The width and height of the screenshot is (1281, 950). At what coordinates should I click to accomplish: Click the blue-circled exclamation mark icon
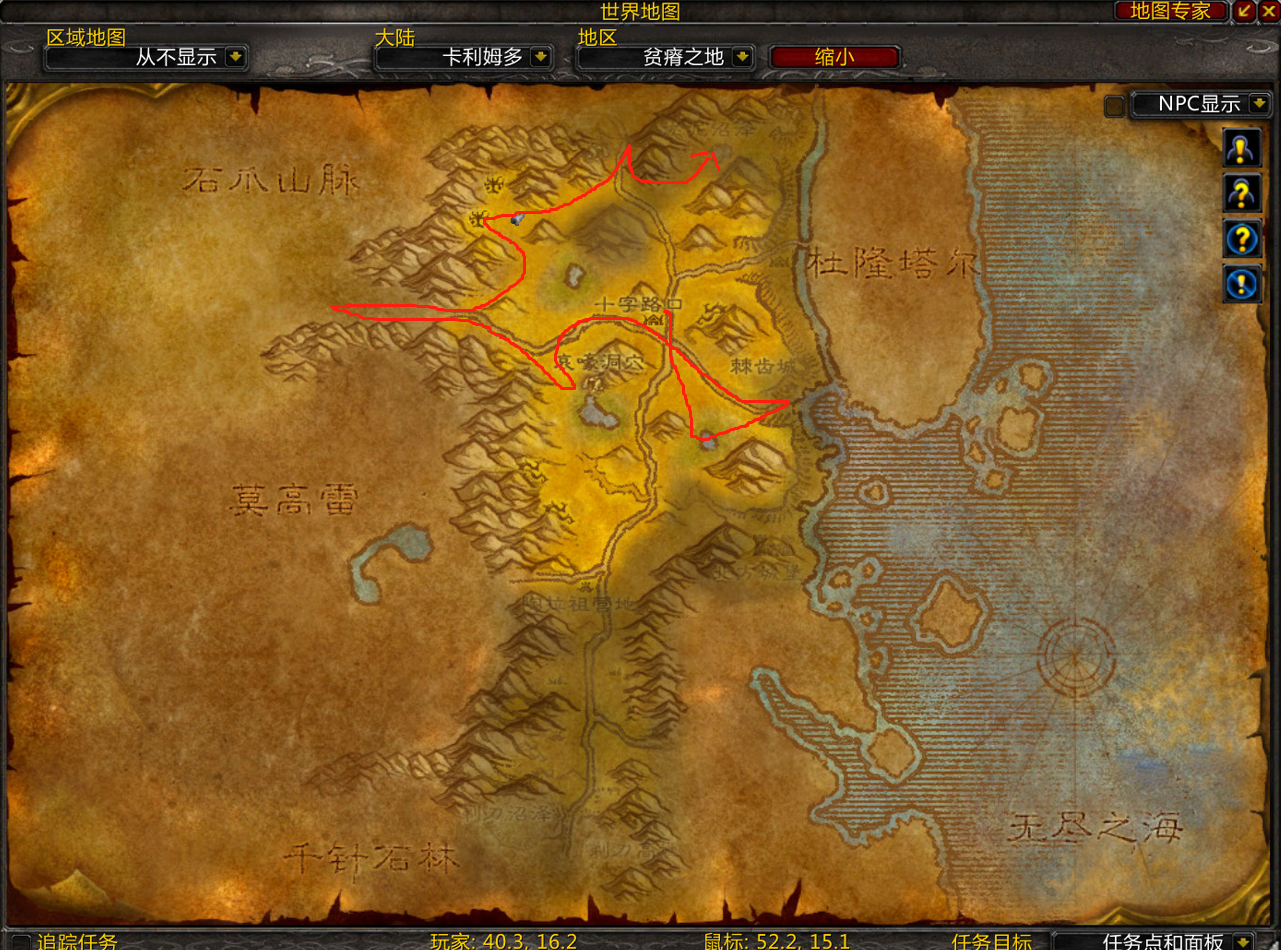point(1241,284)
